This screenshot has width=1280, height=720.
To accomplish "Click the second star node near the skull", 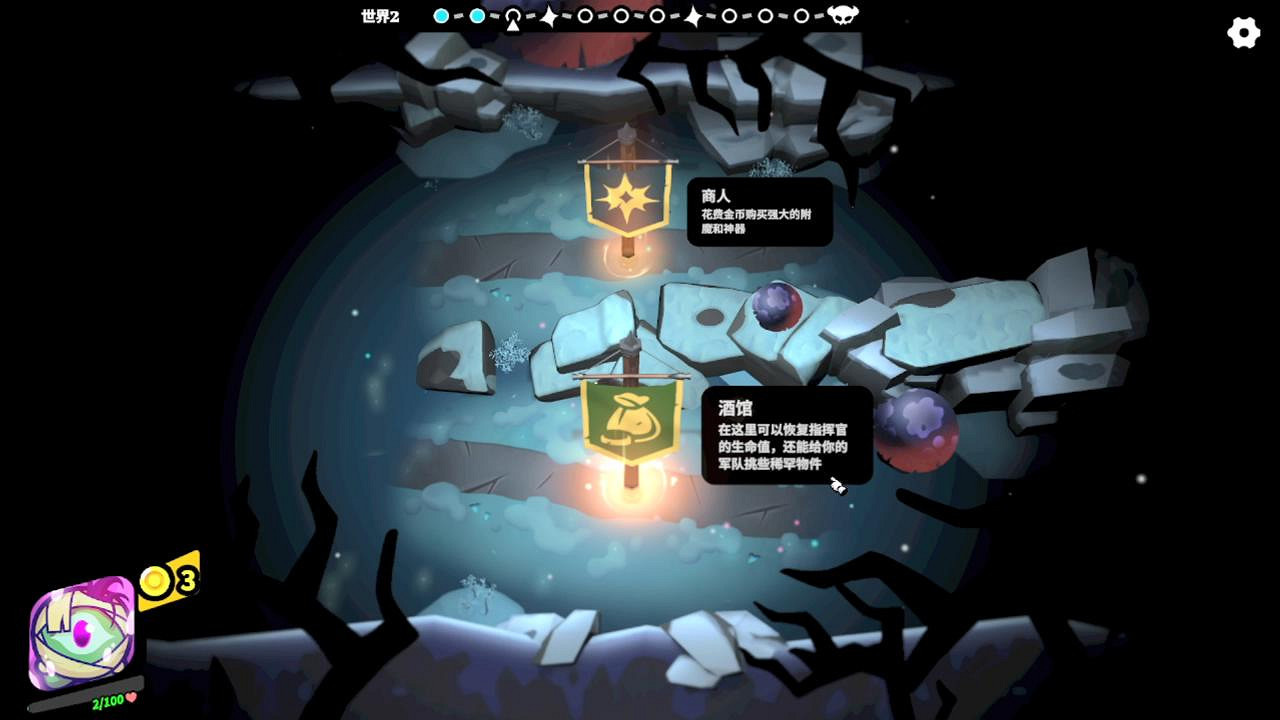I will [x=694, y=15].
